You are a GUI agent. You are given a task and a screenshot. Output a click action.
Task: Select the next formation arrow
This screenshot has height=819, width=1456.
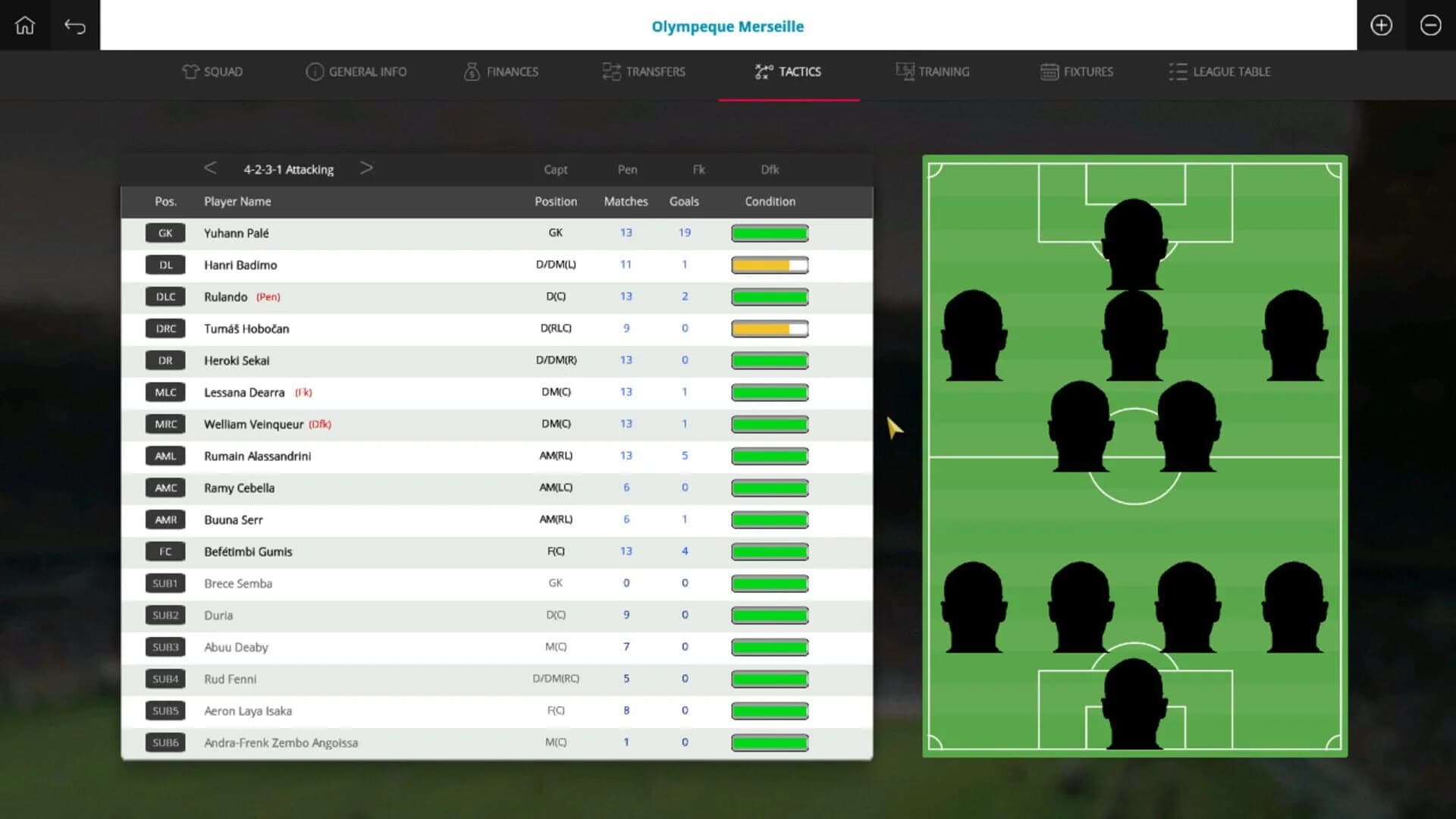(x=367, y=168)
